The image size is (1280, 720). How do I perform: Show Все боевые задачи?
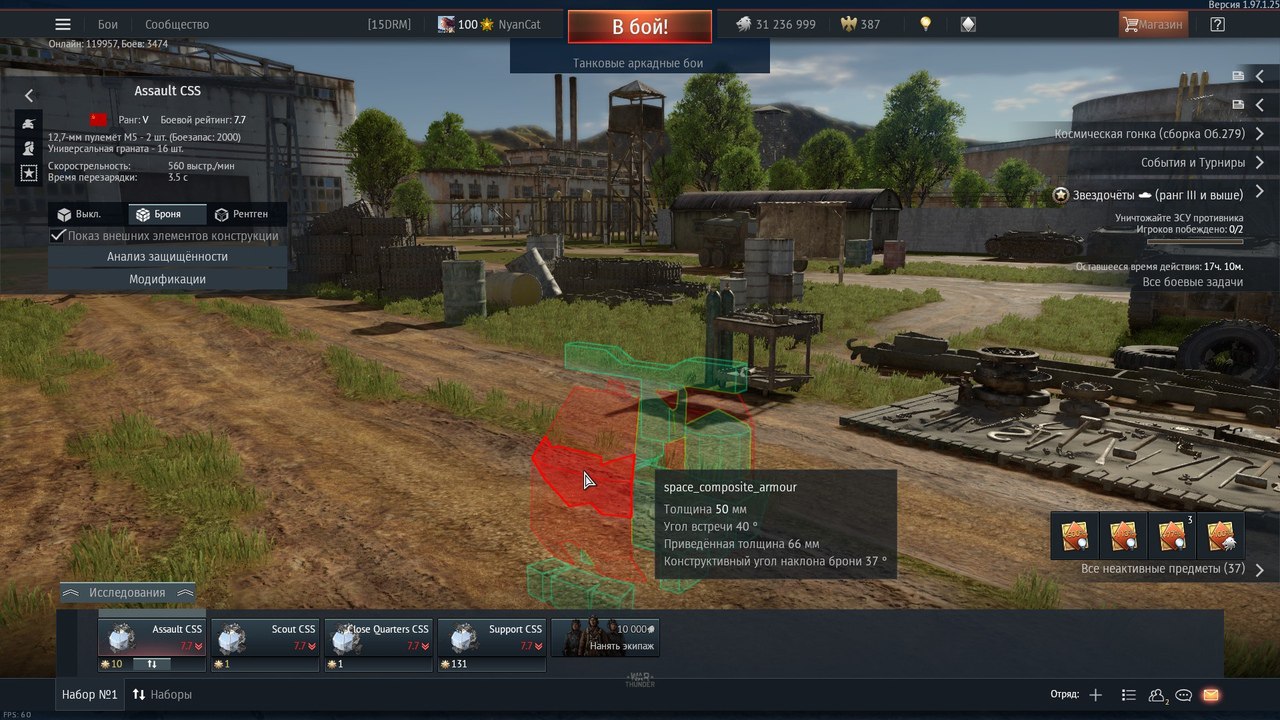click(x=1192, y=282)
